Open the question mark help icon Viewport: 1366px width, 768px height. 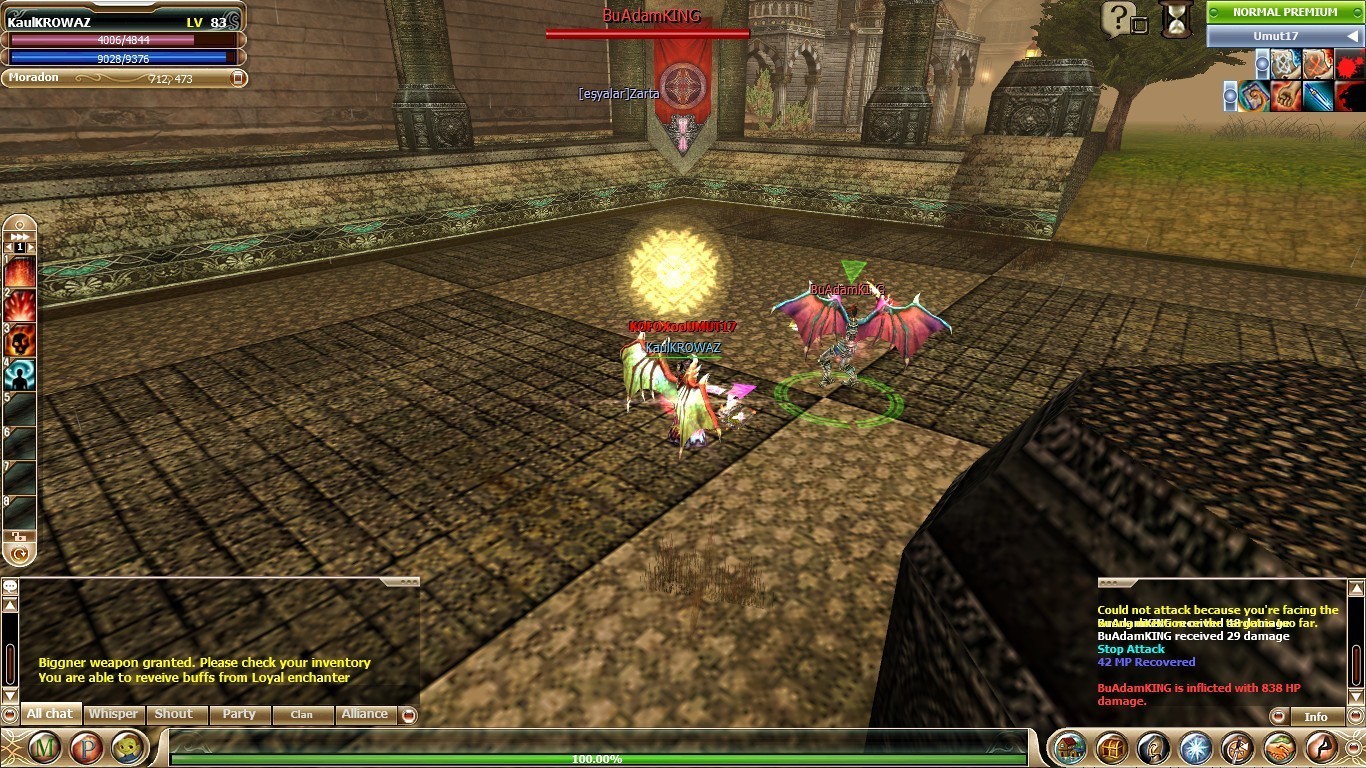pyautogui.click(x=1120, y=17)
